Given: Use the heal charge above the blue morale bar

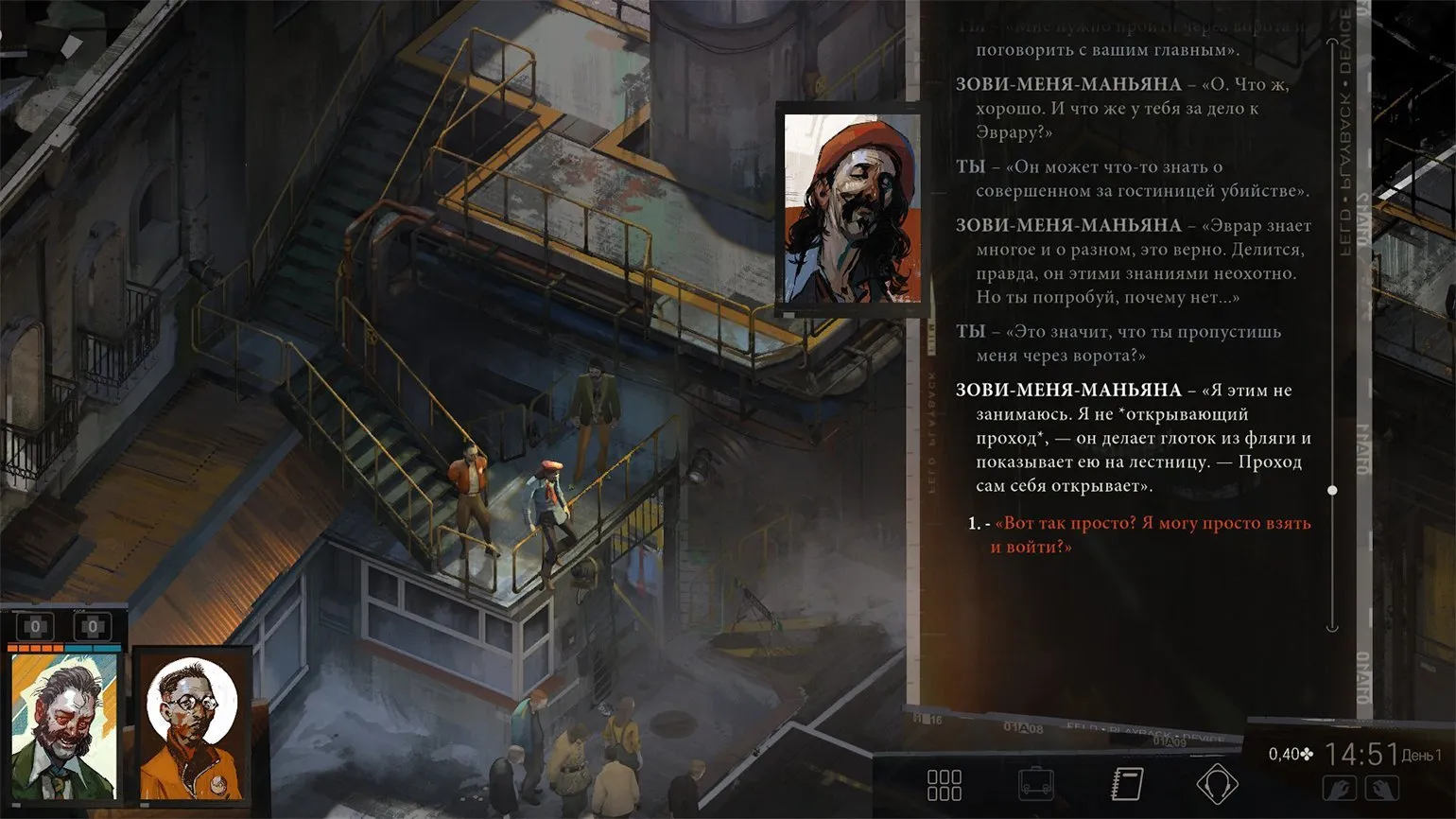Looking at the screenshot, I should point(93,626).
